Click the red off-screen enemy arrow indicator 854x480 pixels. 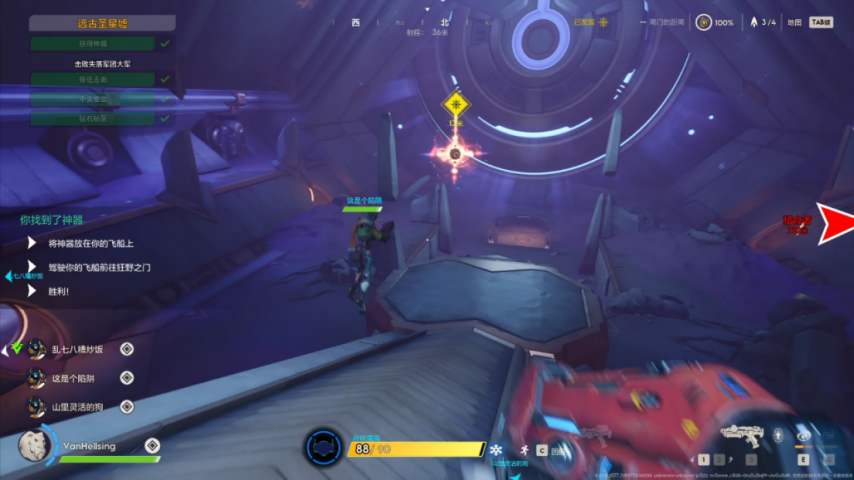(835, 223)
